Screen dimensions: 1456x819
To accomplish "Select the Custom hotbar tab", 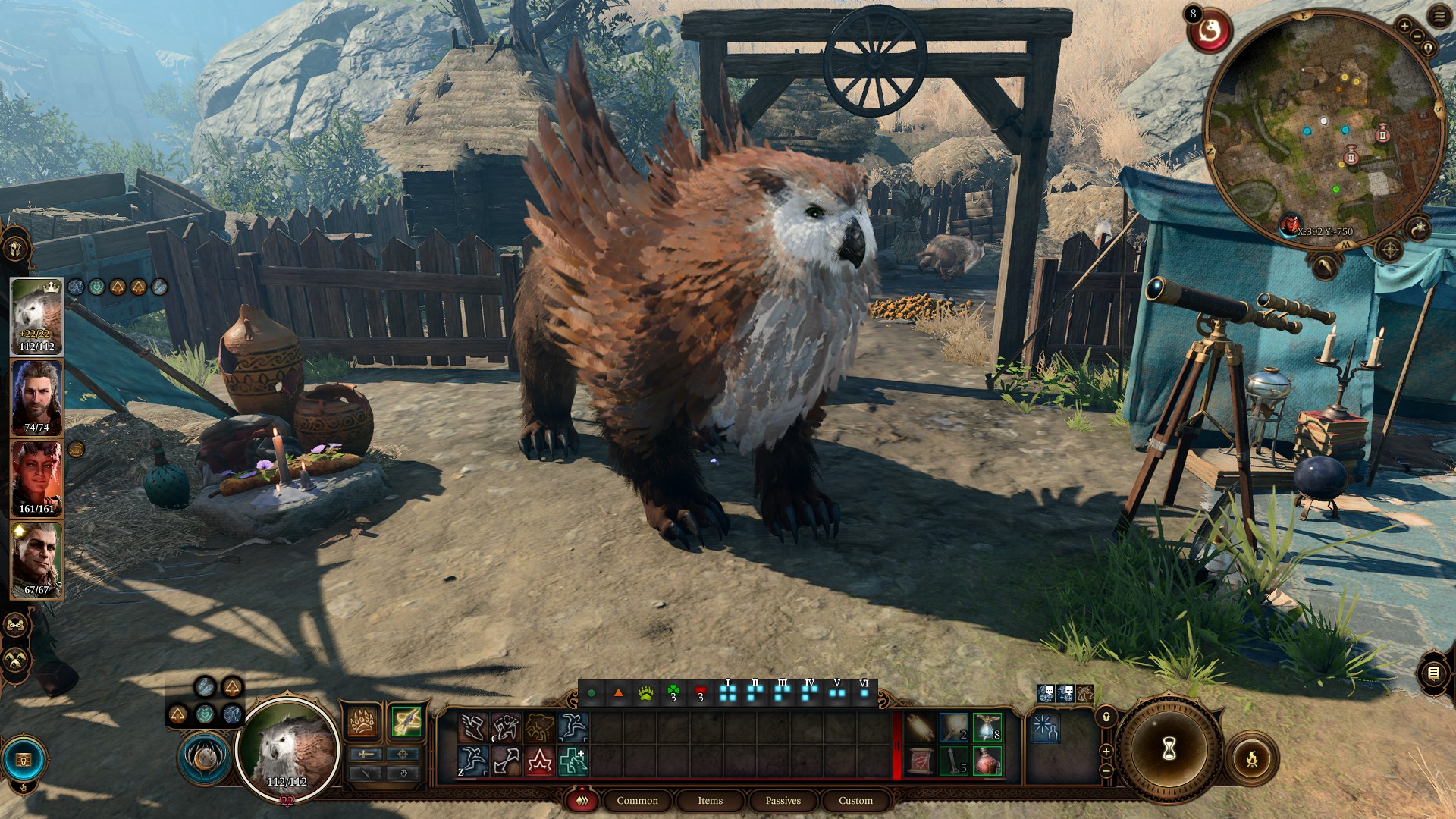I will coord(855,800).
